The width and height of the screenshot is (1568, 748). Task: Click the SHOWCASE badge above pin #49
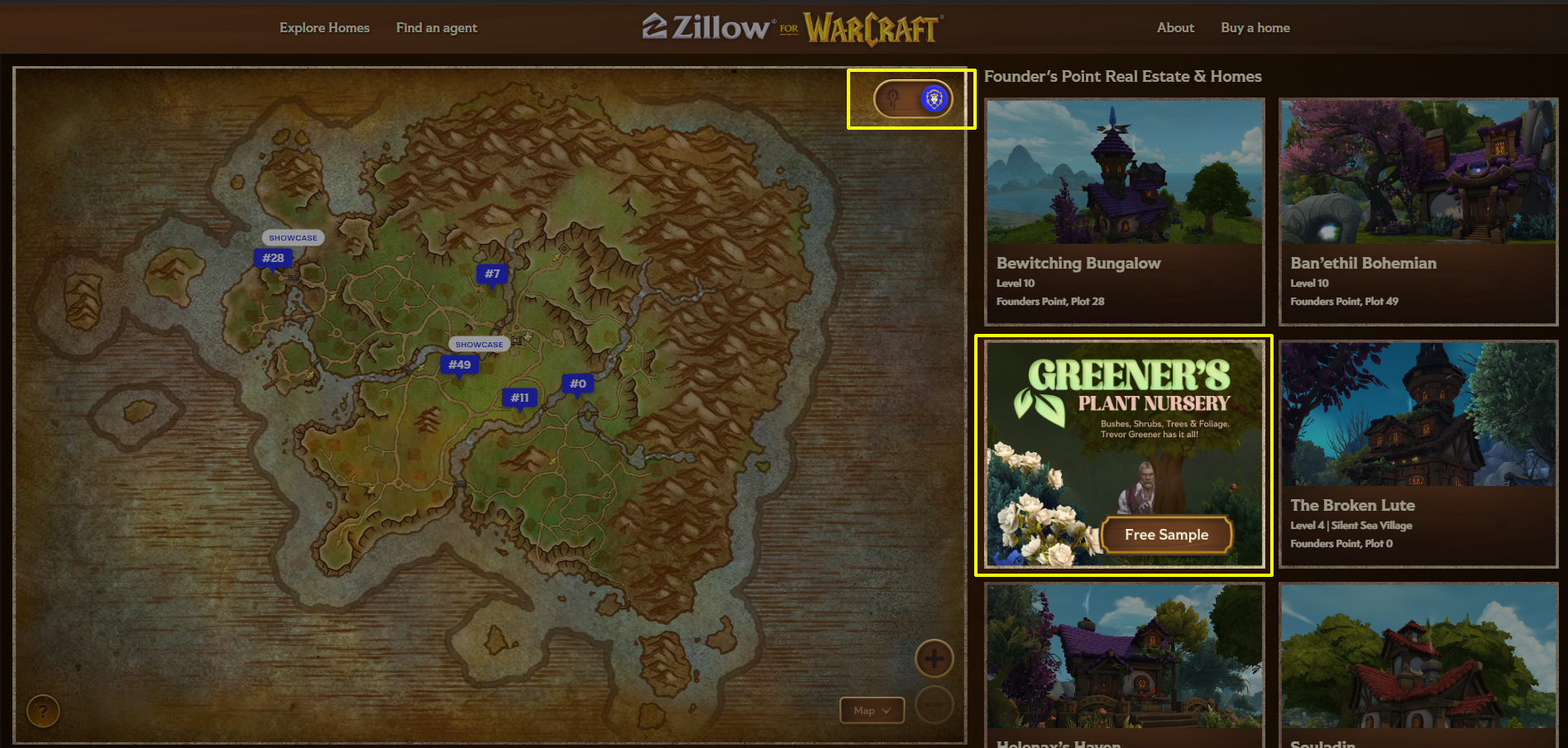pos(479,344)
